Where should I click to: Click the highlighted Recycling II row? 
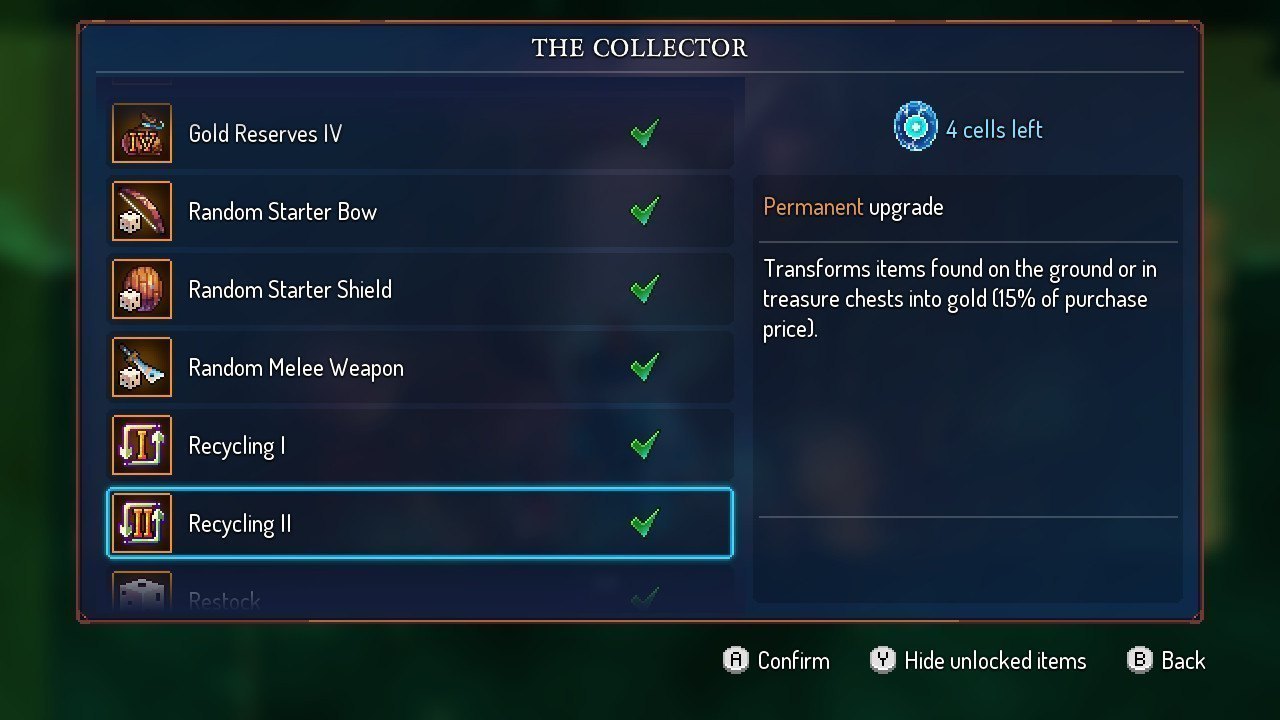click(x=419, y=524)
